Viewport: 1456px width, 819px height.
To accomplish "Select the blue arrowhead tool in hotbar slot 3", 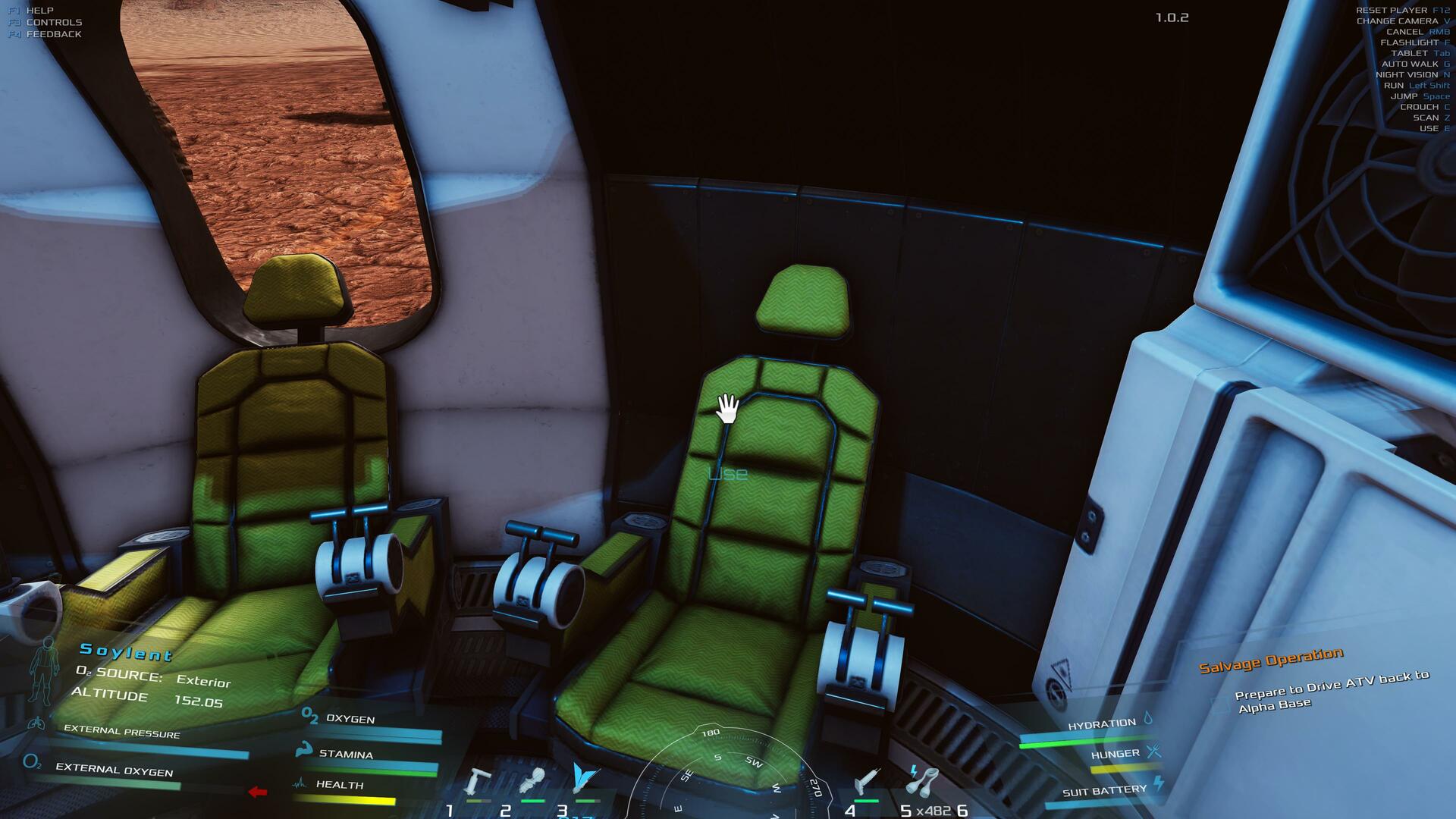I will [x=585, y=779].
